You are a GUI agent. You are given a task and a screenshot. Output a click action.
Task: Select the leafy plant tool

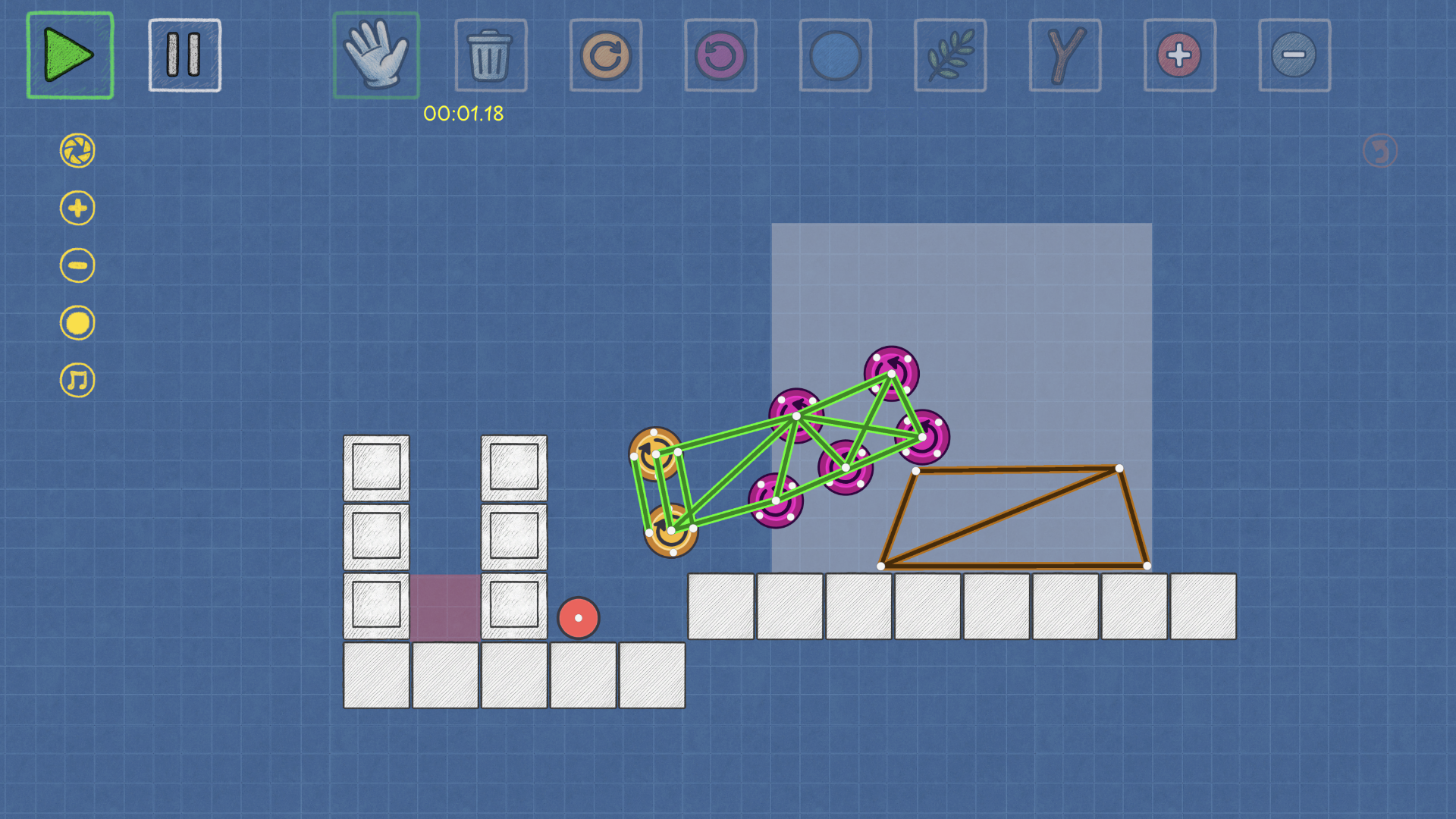point(950,55)
